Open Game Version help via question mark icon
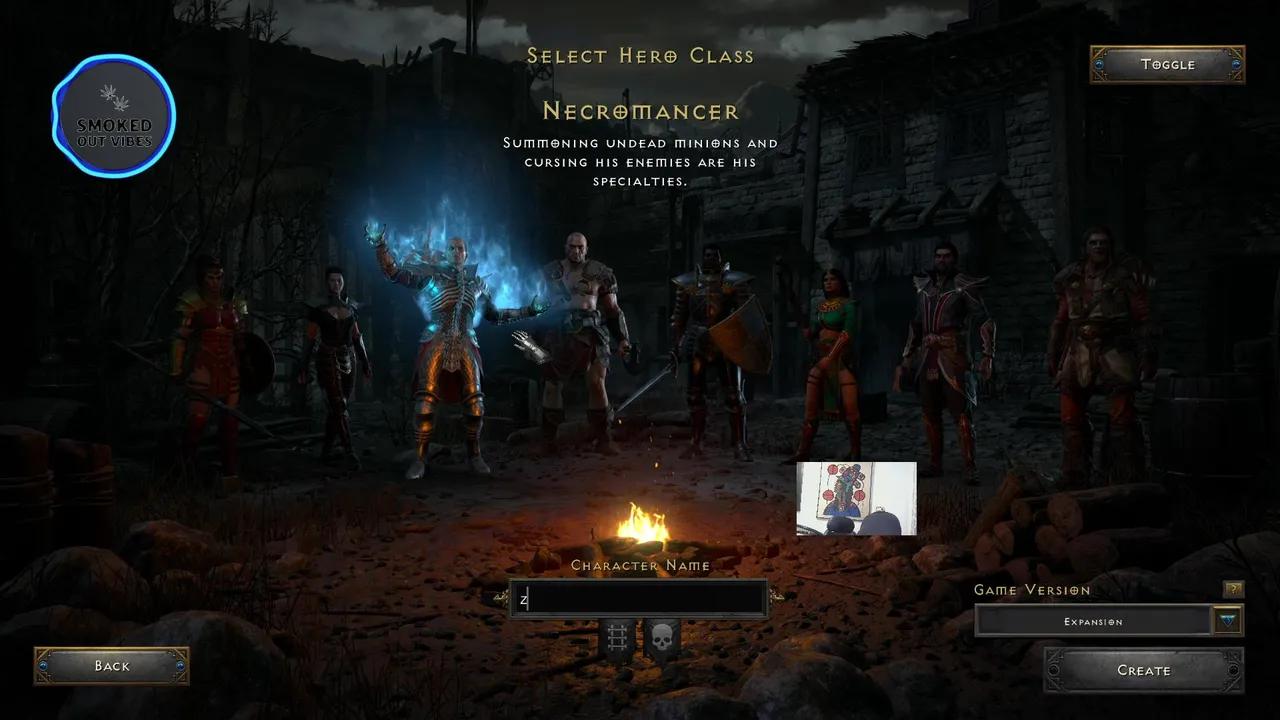1280x720 pixels. click(1234, 589)
